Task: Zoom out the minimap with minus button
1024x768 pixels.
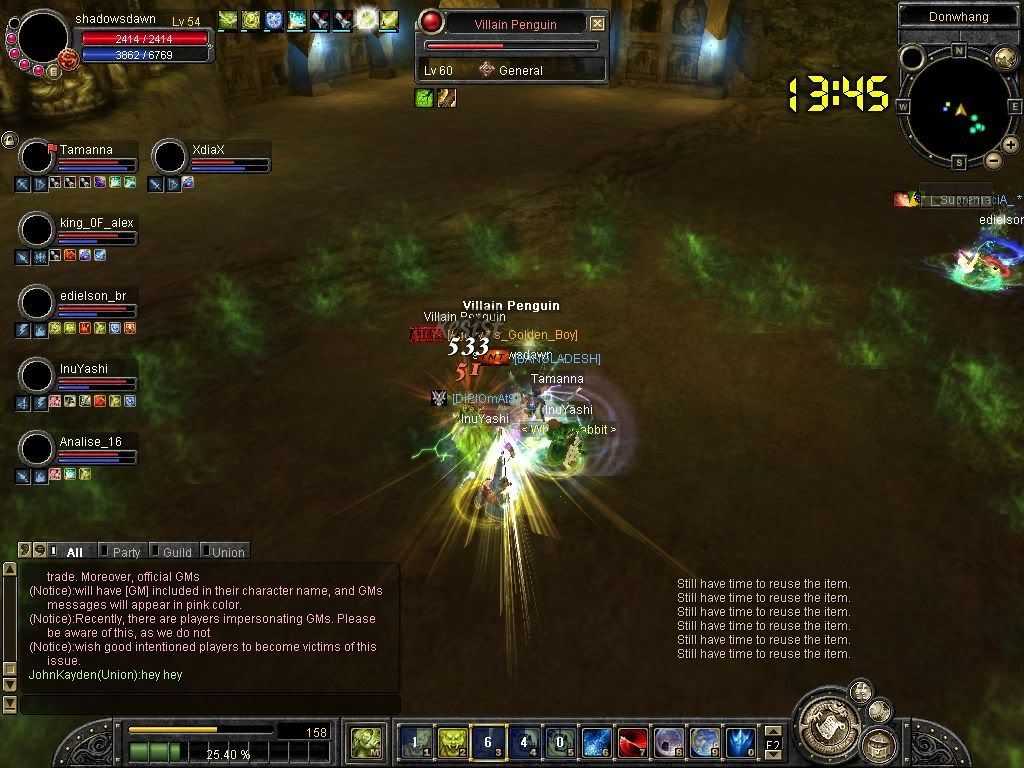Action: point(993,160)
